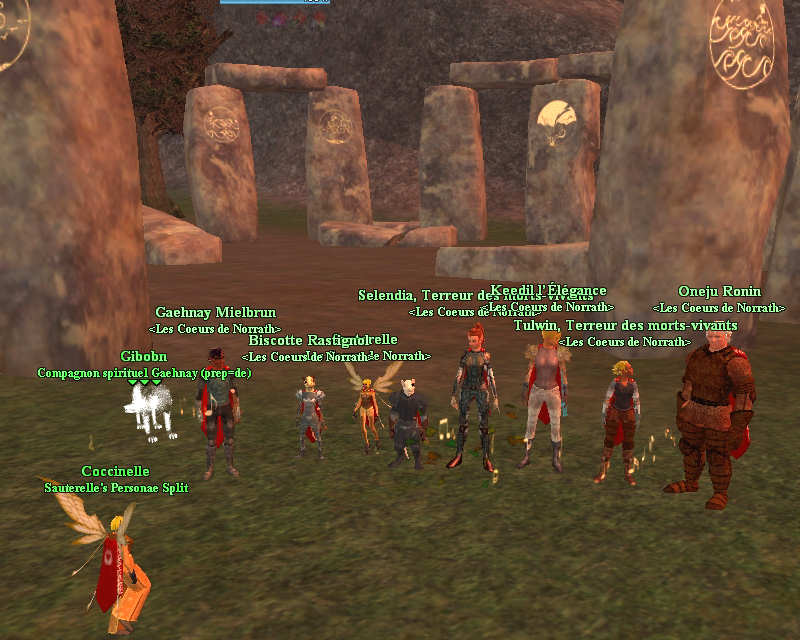Choose the Gibobn pet nameplate
The height and width of the screenshot is (640, 800).
pos(144,357)
